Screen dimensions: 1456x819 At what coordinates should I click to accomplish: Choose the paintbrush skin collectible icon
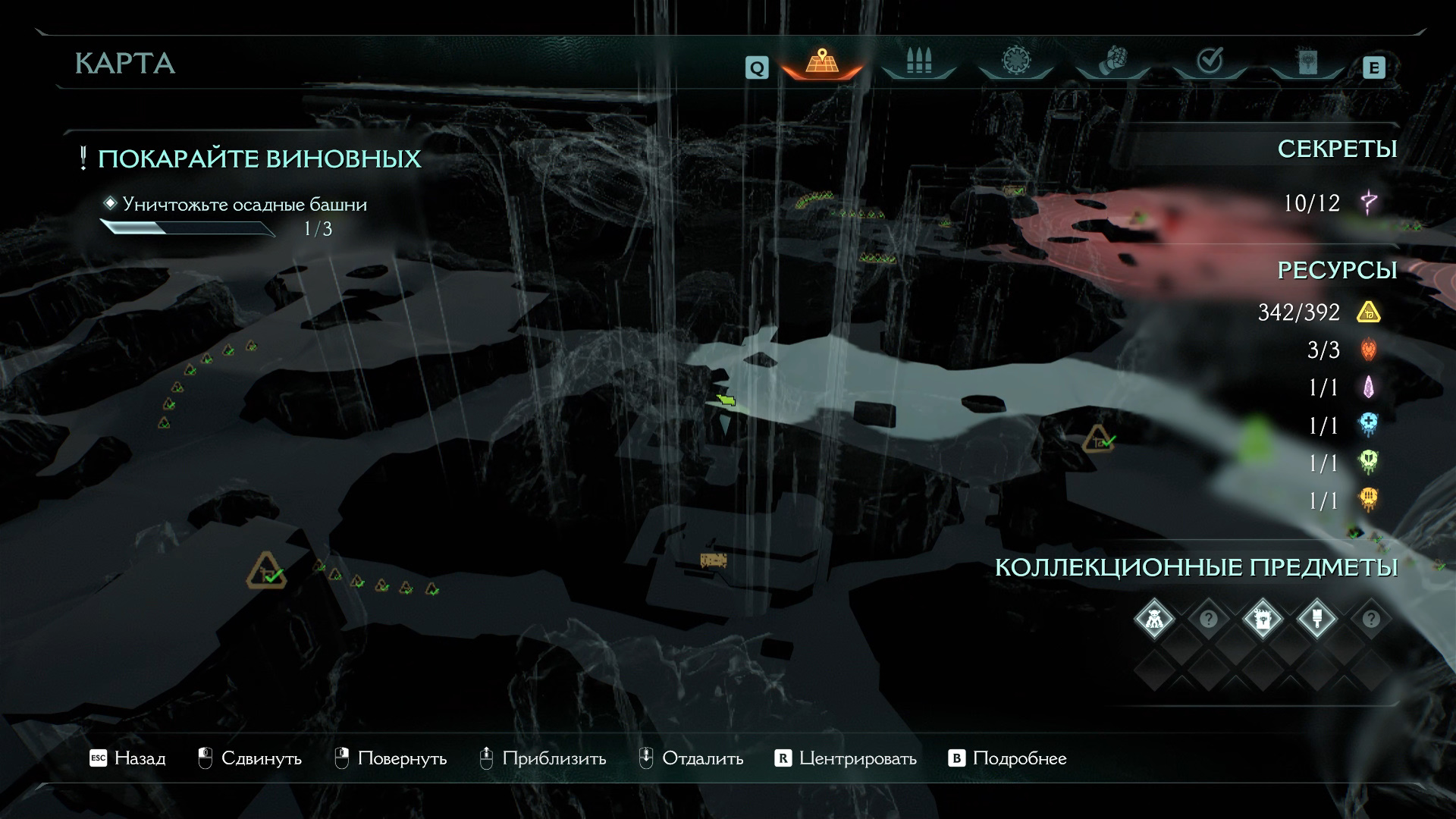pos(1316,620)
